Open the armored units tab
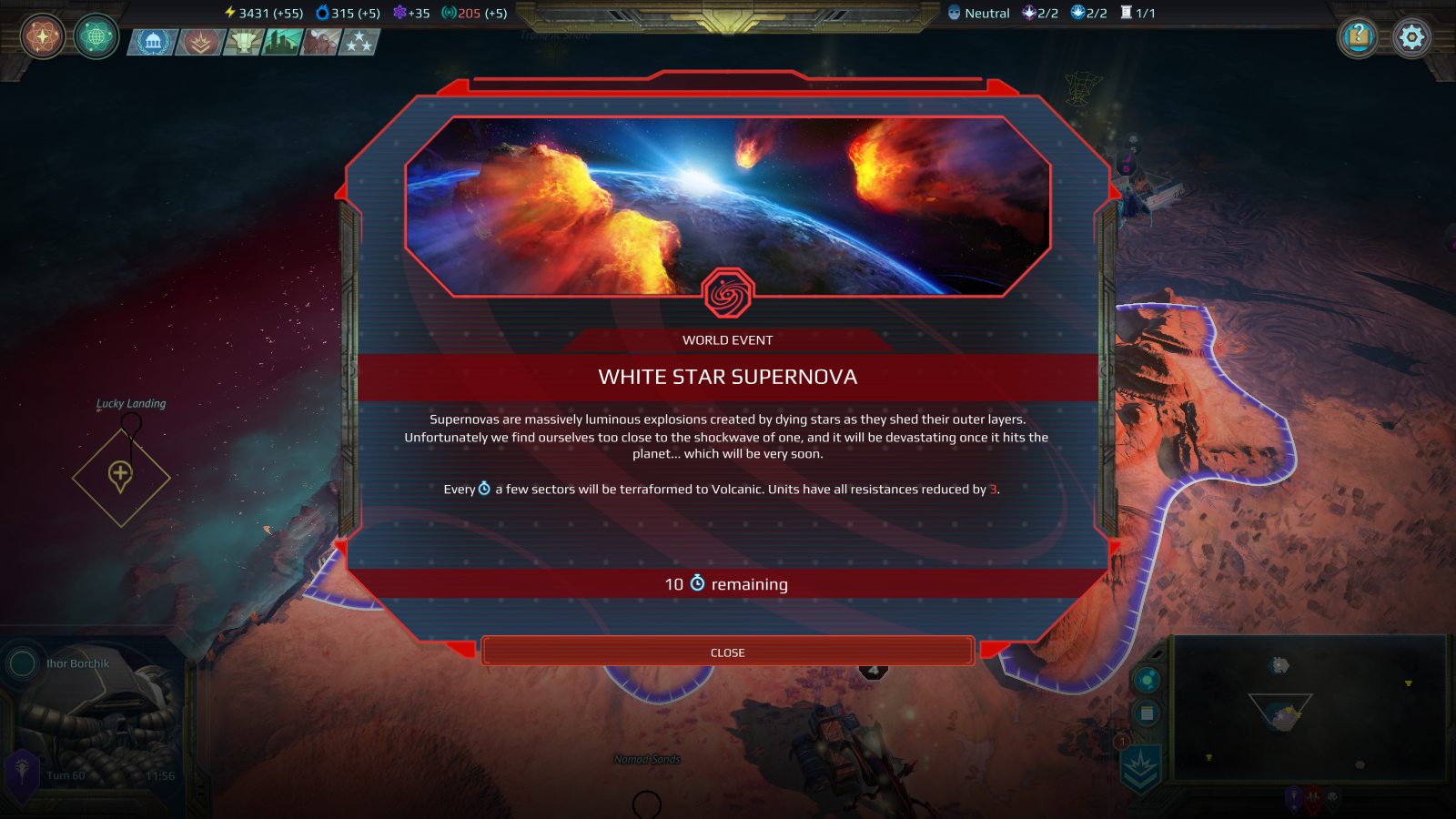 [321, 42]
